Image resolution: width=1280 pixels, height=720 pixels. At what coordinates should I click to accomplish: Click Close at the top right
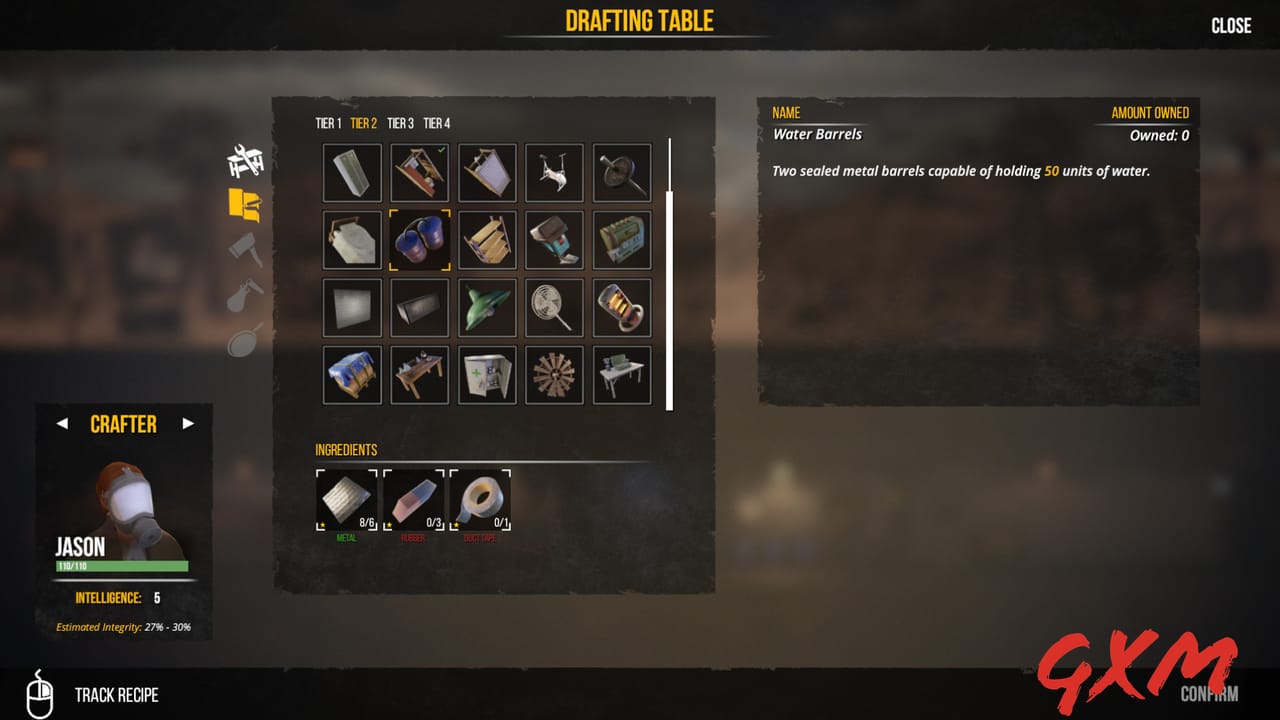coord(1231,26)
